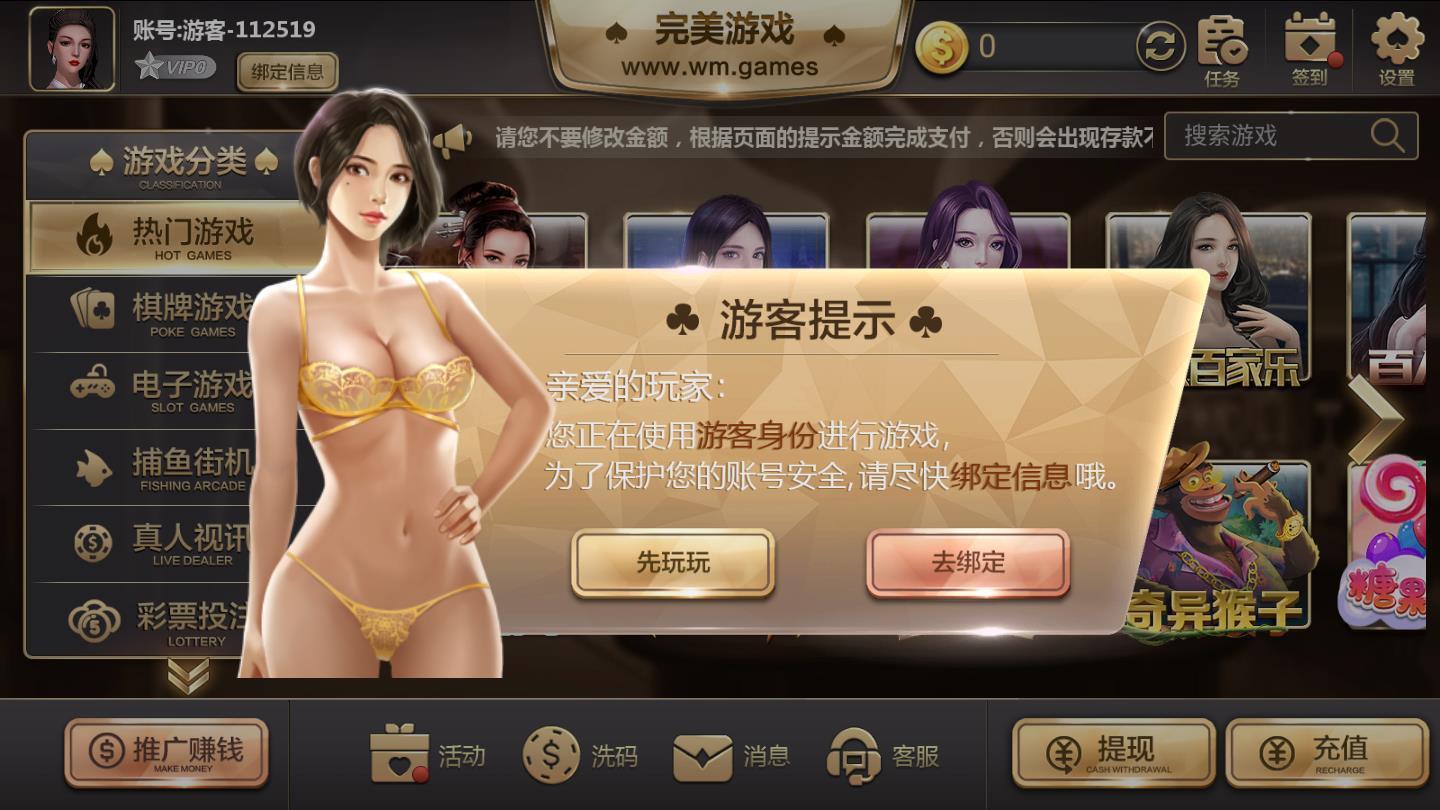The width and height of the screenshot is (1440, 810).
Task: Select the 真人视讯 live dealer category
Action: (160, 545)
